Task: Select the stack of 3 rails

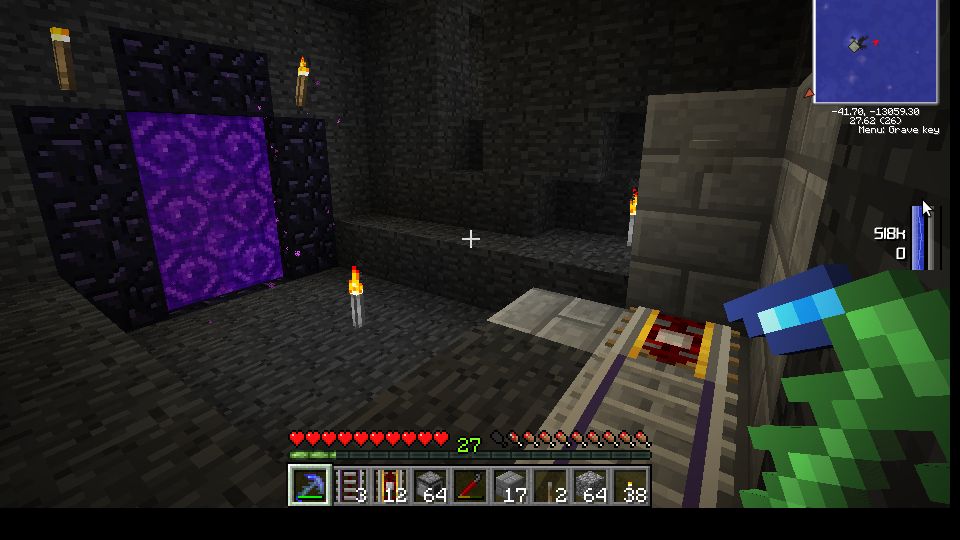Action: (x=349, y=486)
